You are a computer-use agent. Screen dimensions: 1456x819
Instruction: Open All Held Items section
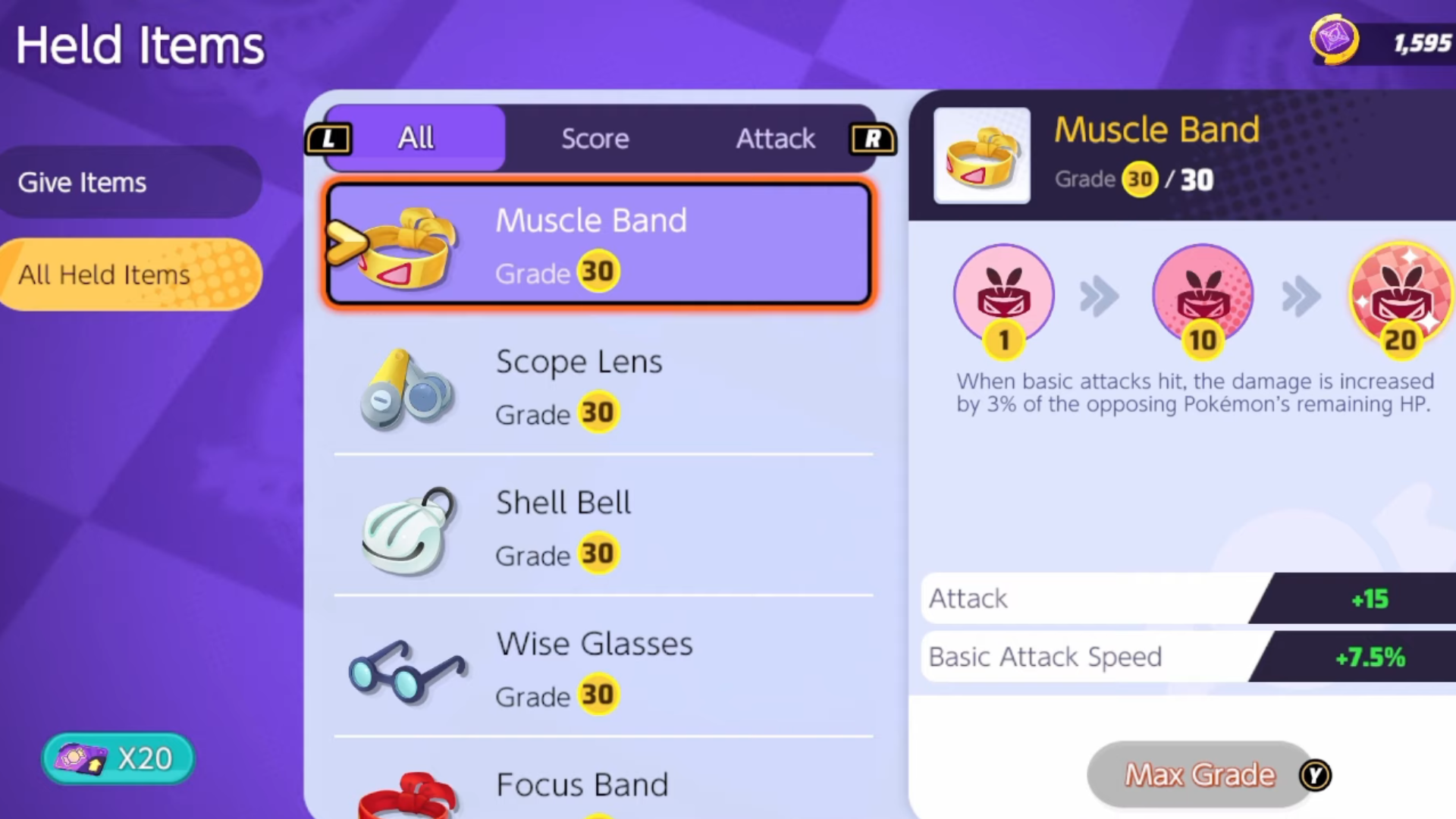(x=105, y=275)
